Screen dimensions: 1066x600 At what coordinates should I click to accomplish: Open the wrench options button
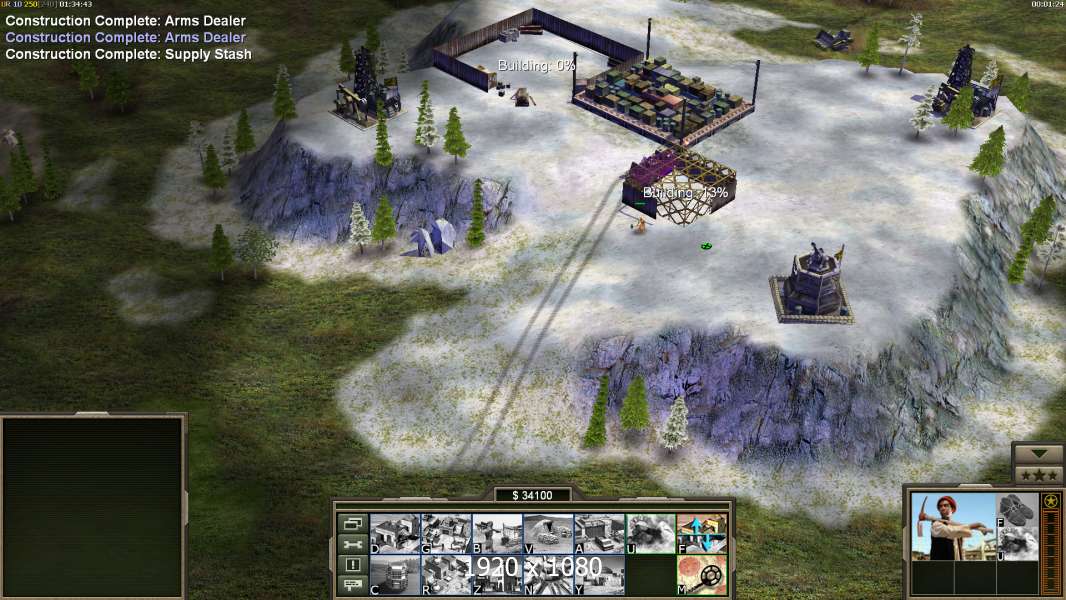coord(352,544)
